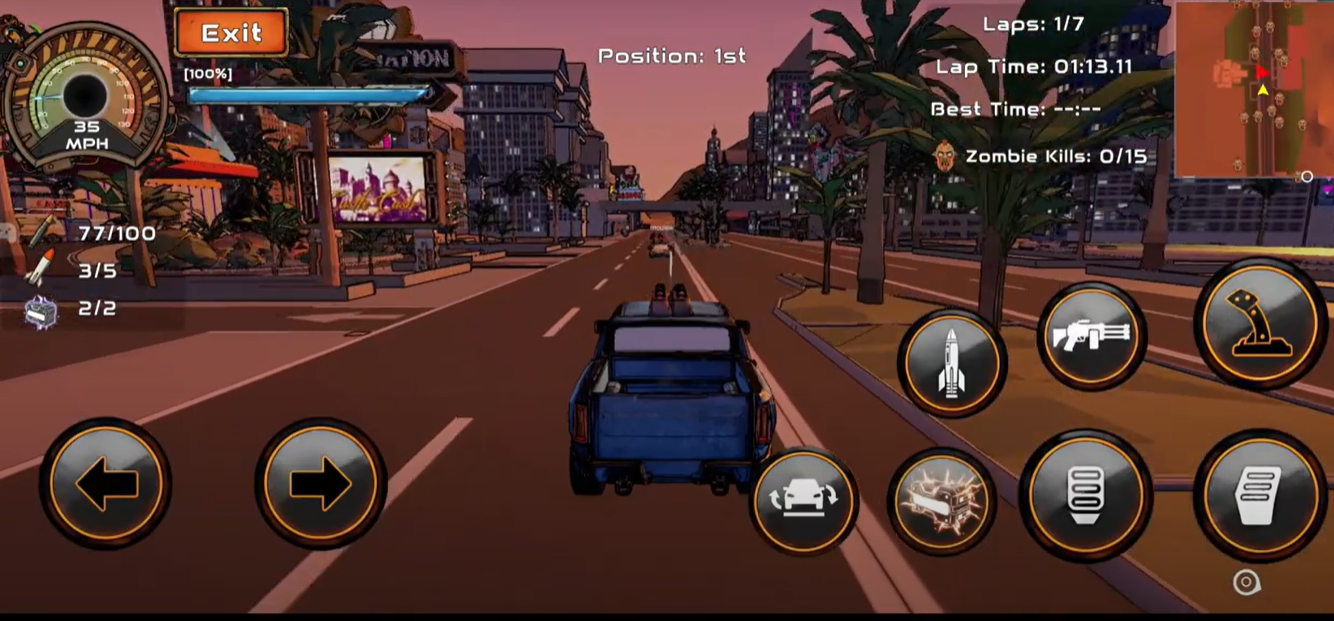Deploy the spiked mine trap button
The height and width of the screenshot is (621, 1334).
941,502
